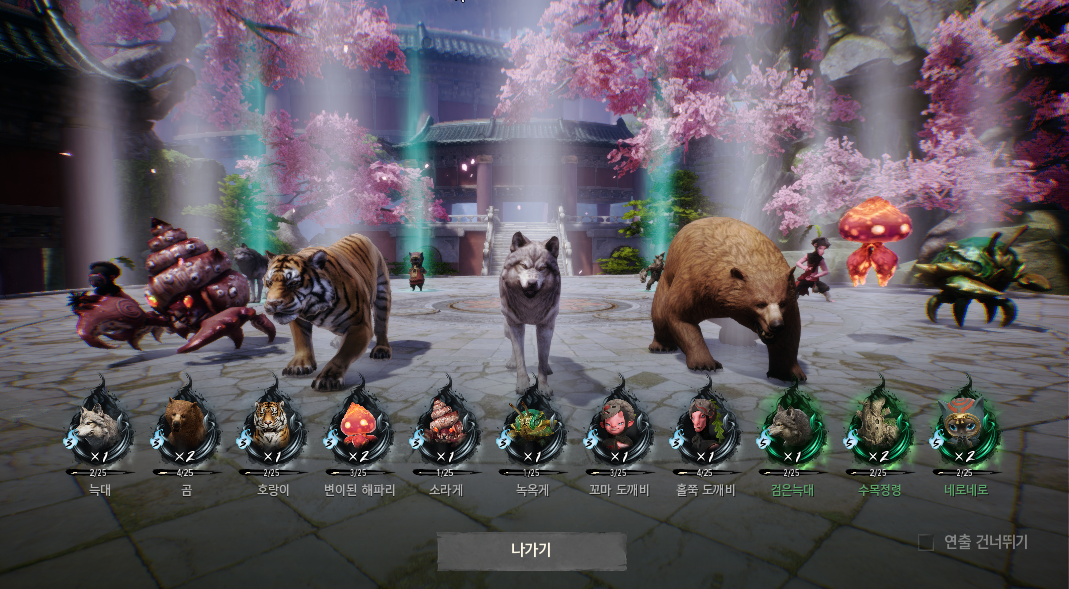
Task: Select the green 검은늑대 black wolf icon
Action: point(793,425)
